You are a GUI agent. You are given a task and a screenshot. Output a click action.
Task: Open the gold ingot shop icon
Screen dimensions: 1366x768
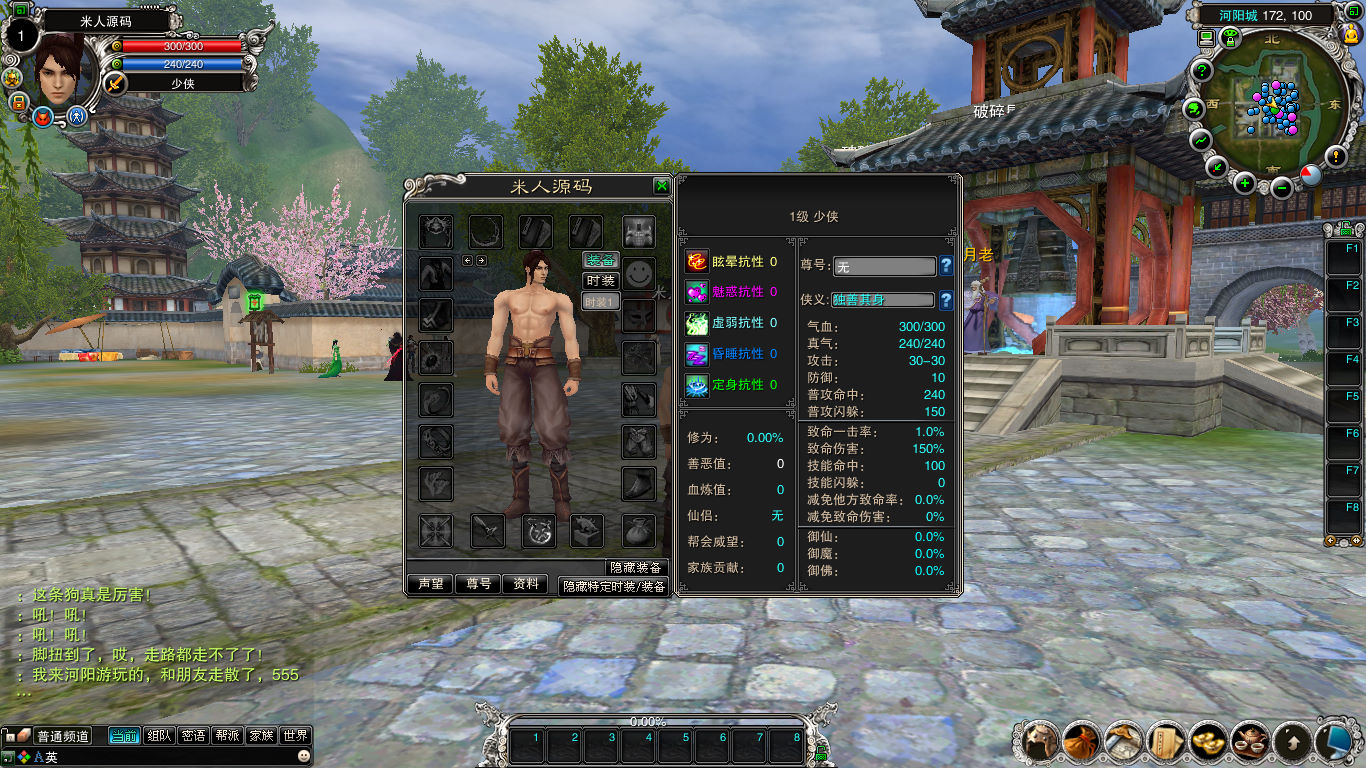(1208, 741)
